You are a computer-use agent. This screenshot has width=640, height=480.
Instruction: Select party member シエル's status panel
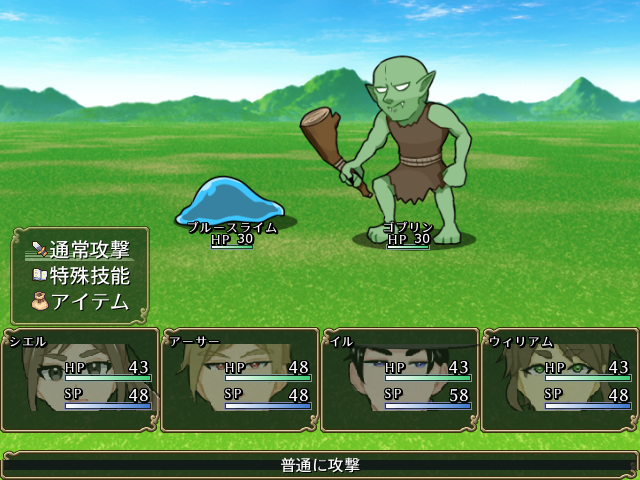pyautogui.click(x=79, y=381)
